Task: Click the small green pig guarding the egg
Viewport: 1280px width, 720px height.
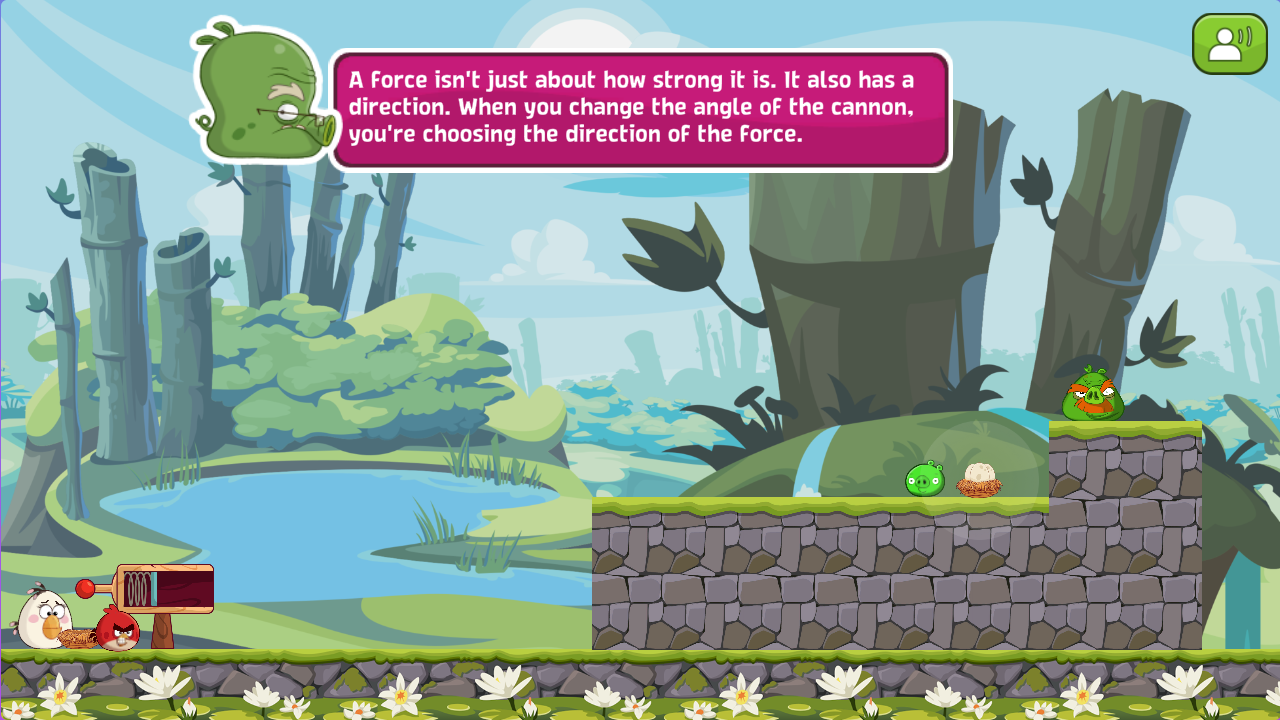Action: tap(923, 477)
